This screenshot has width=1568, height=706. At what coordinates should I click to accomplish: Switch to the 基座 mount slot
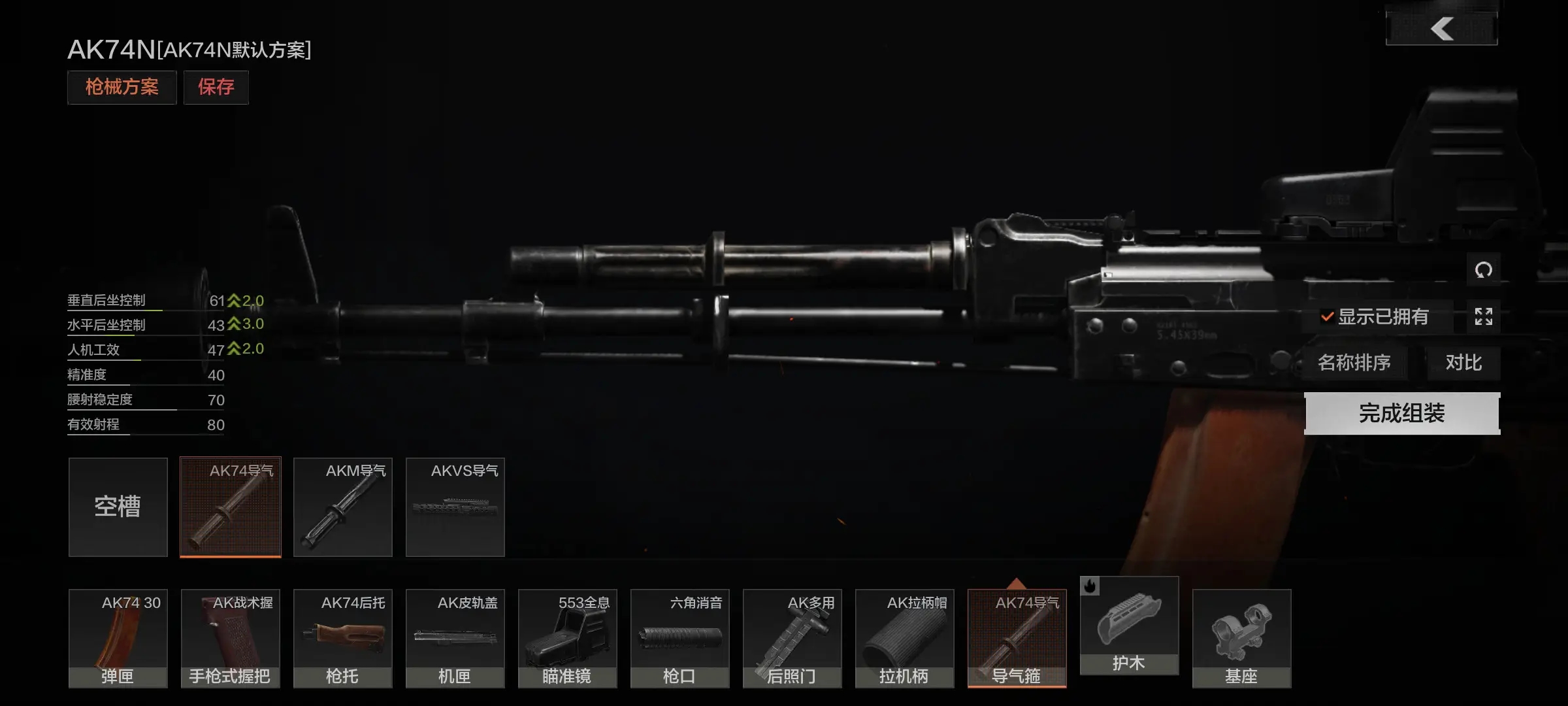(1241, 639)
